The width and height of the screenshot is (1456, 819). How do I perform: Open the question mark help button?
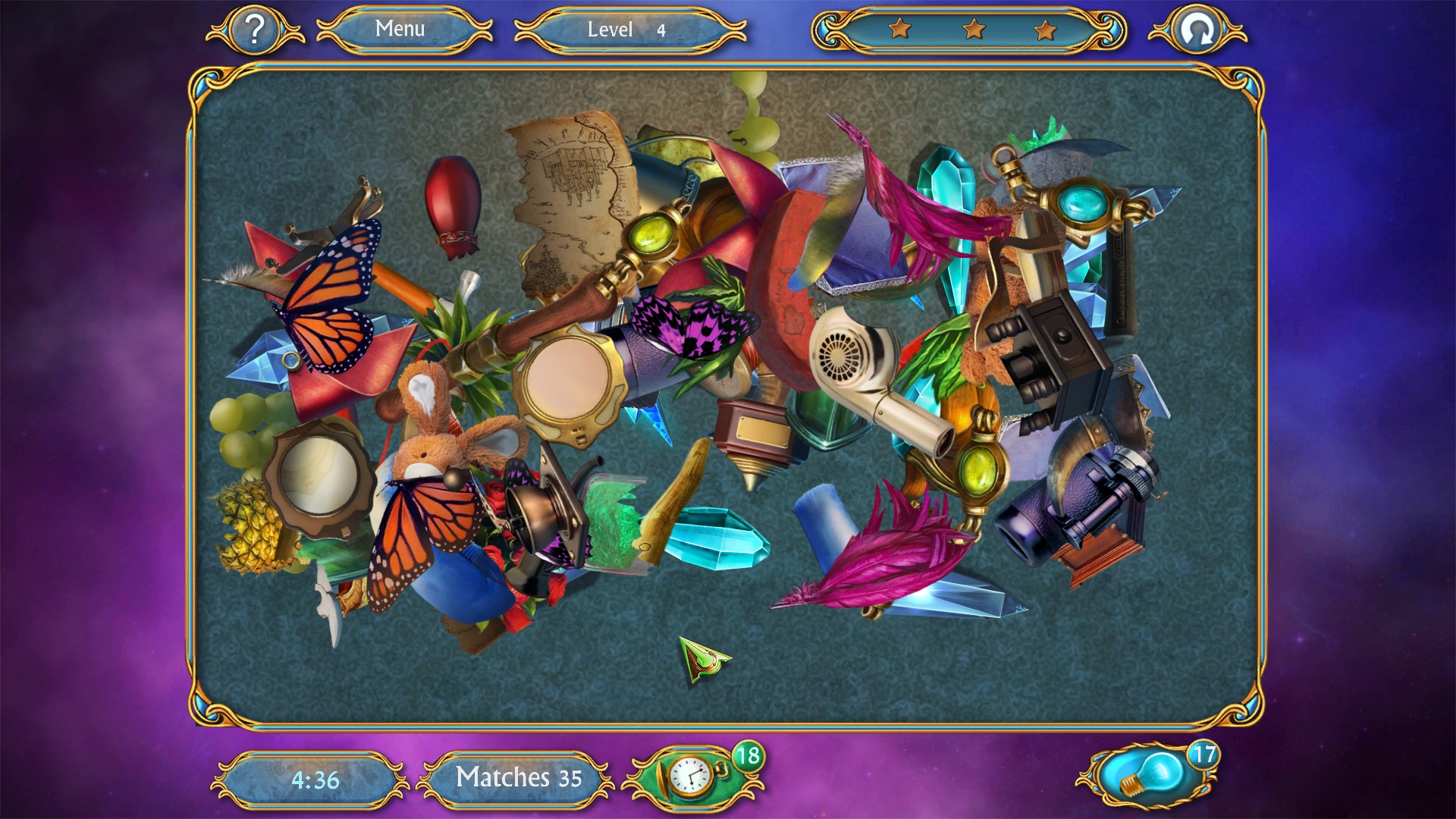point(255,30)
